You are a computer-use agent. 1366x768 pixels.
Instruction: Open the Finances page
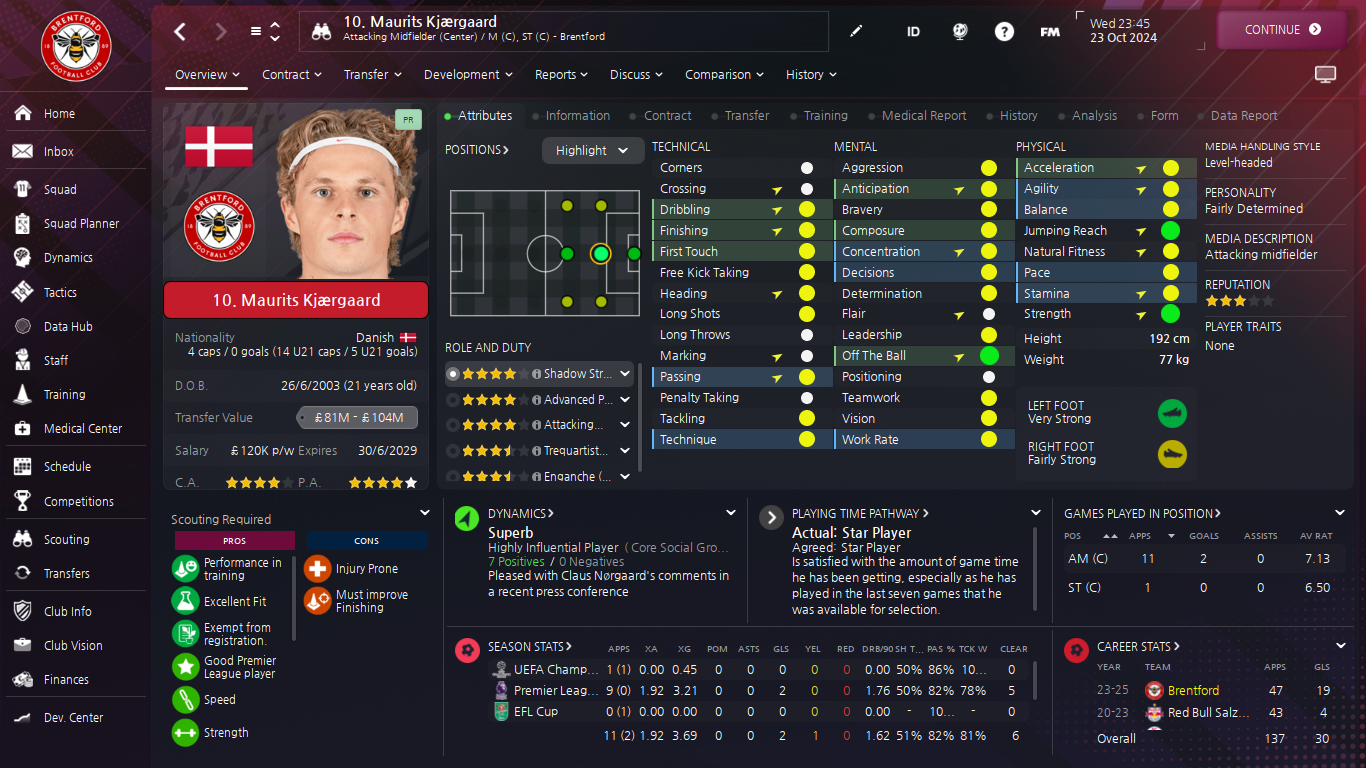coord(66,679)
